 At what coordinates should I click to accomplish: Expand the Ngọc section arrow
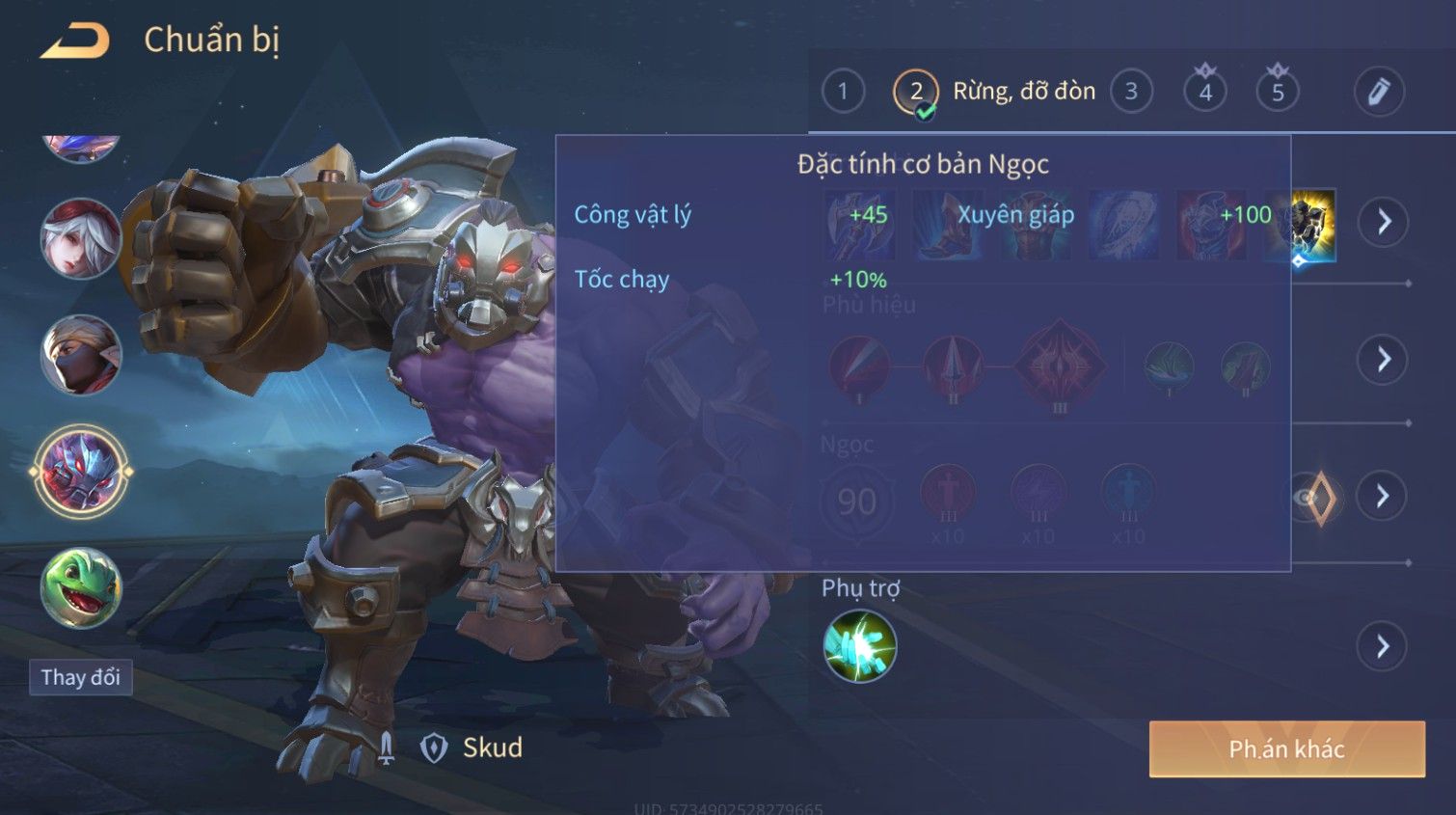[x=1382, y=497]
